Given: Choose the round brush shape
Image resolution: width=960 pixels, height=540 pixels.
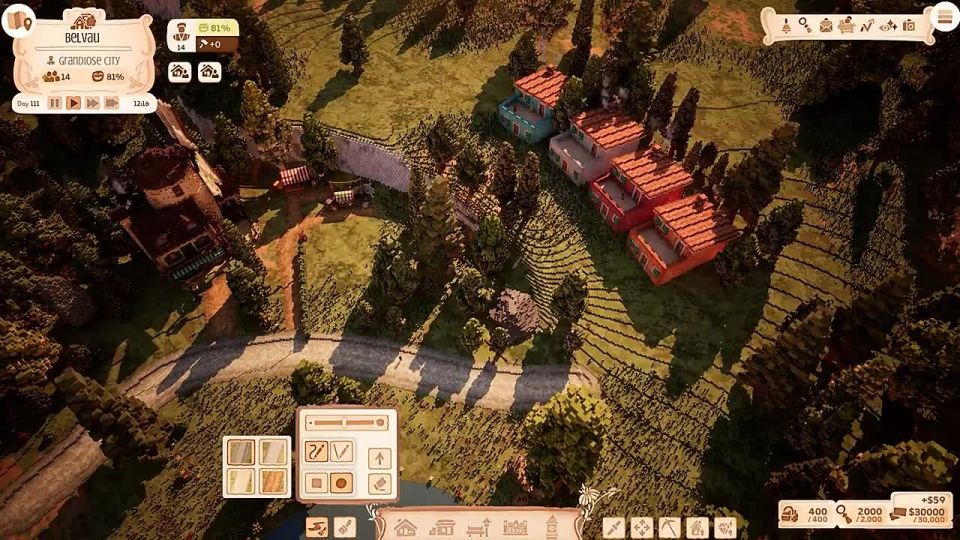Looking at the screenshot, I should (342, 483).
